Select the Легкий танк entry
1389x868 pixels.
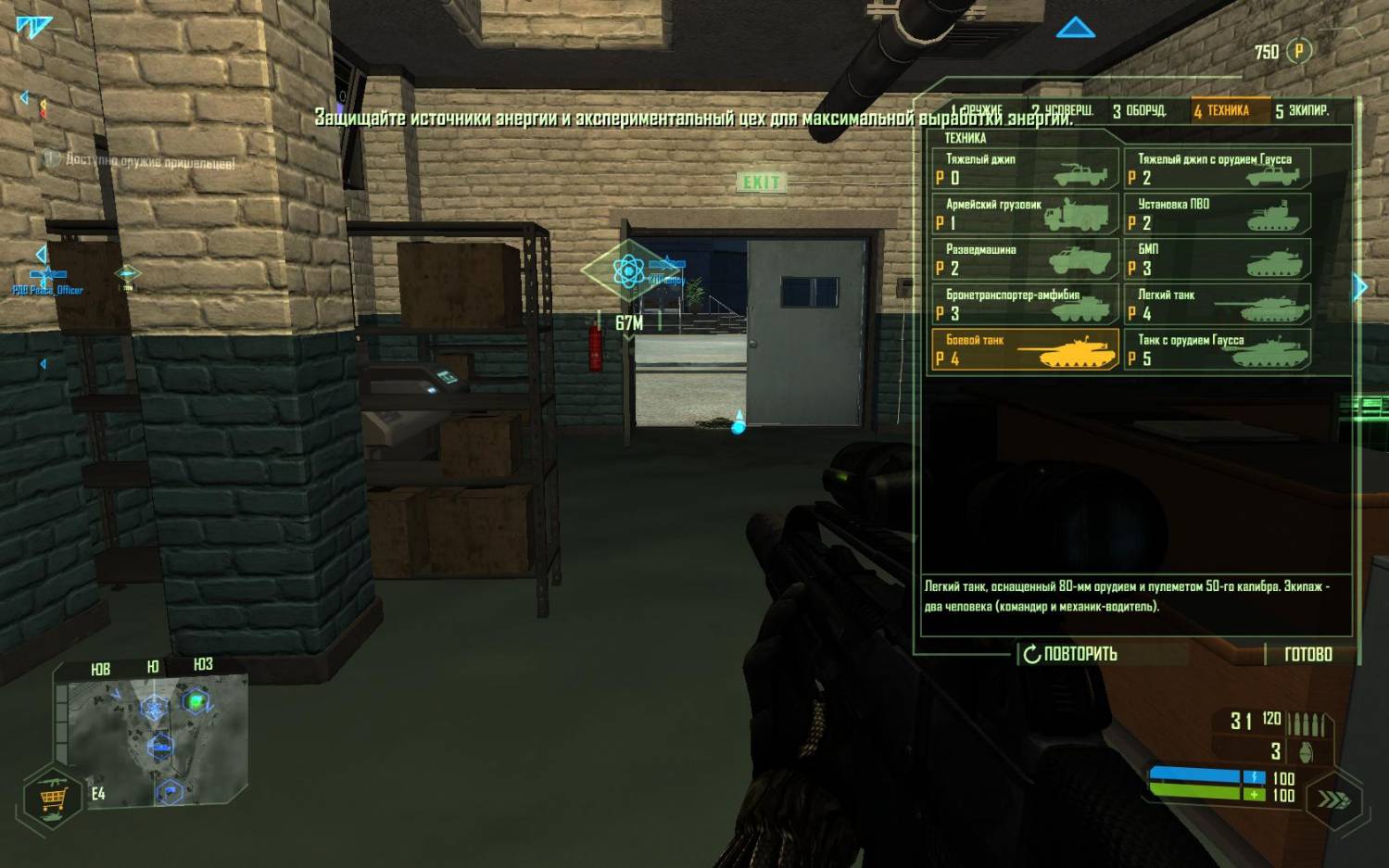point(1217,305)
